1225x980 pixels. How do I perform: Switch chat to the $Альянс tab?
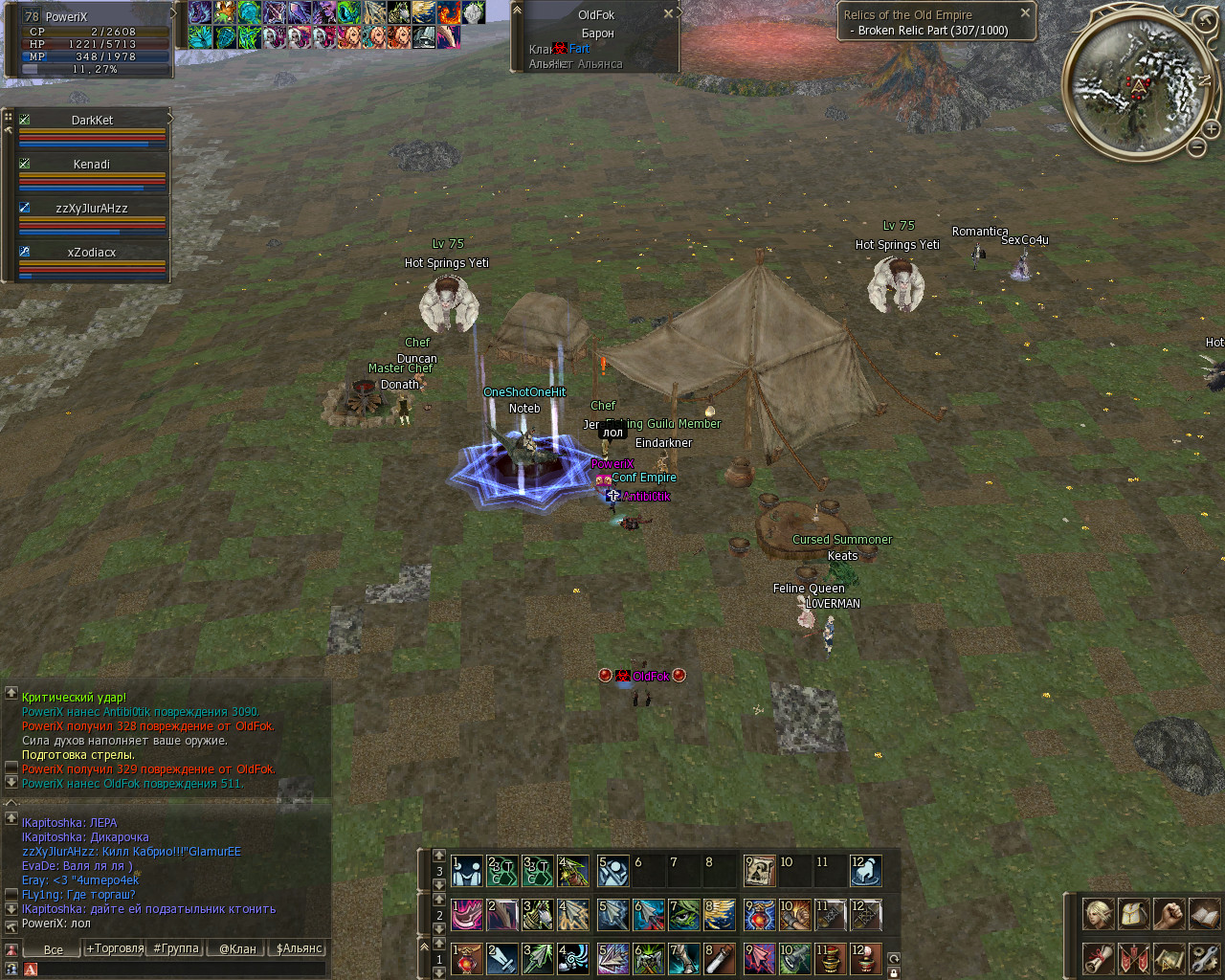[x=300, y=949]
